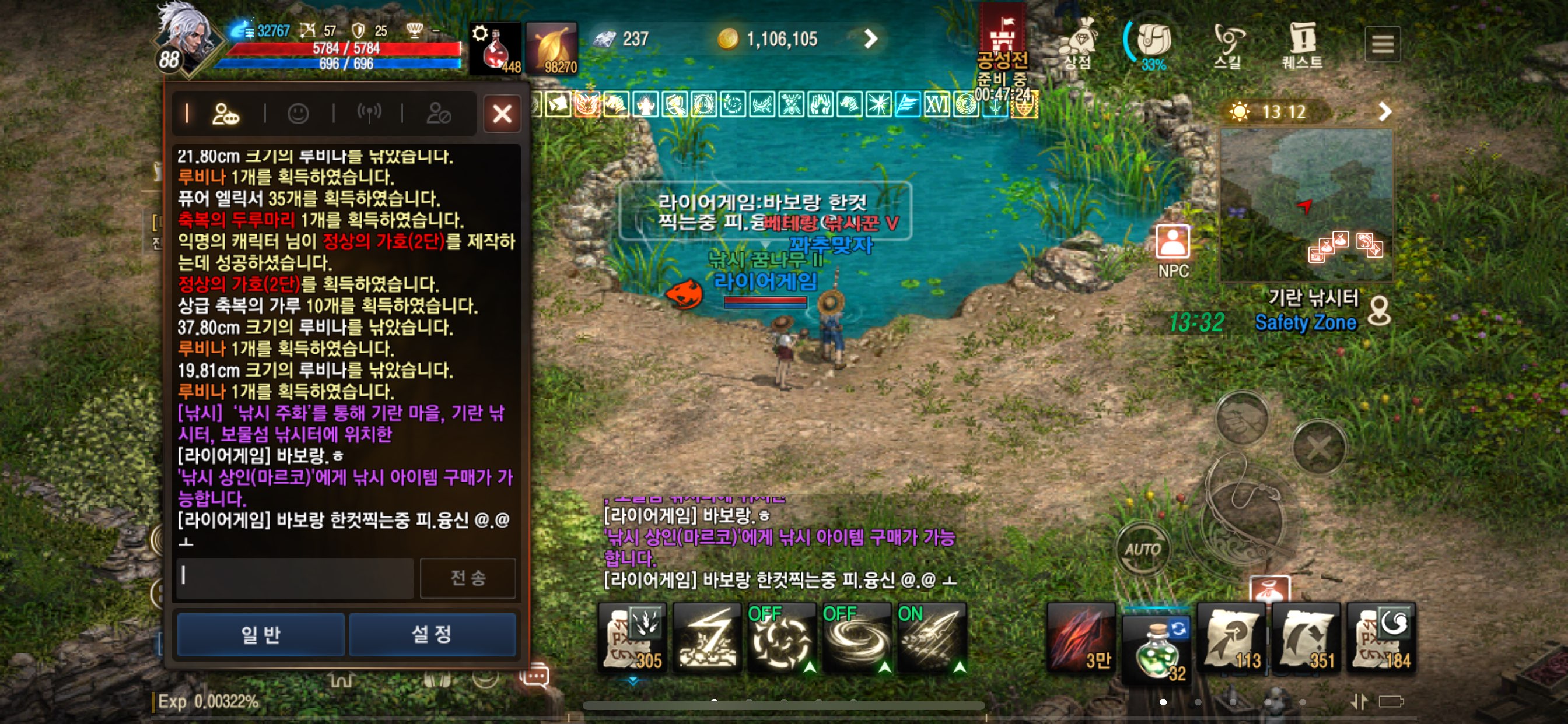This screenshot has width=1568, height=724.
Task: Open the hamburger menu at top right
Action: pyautogui.click(x=1383, y=43)
